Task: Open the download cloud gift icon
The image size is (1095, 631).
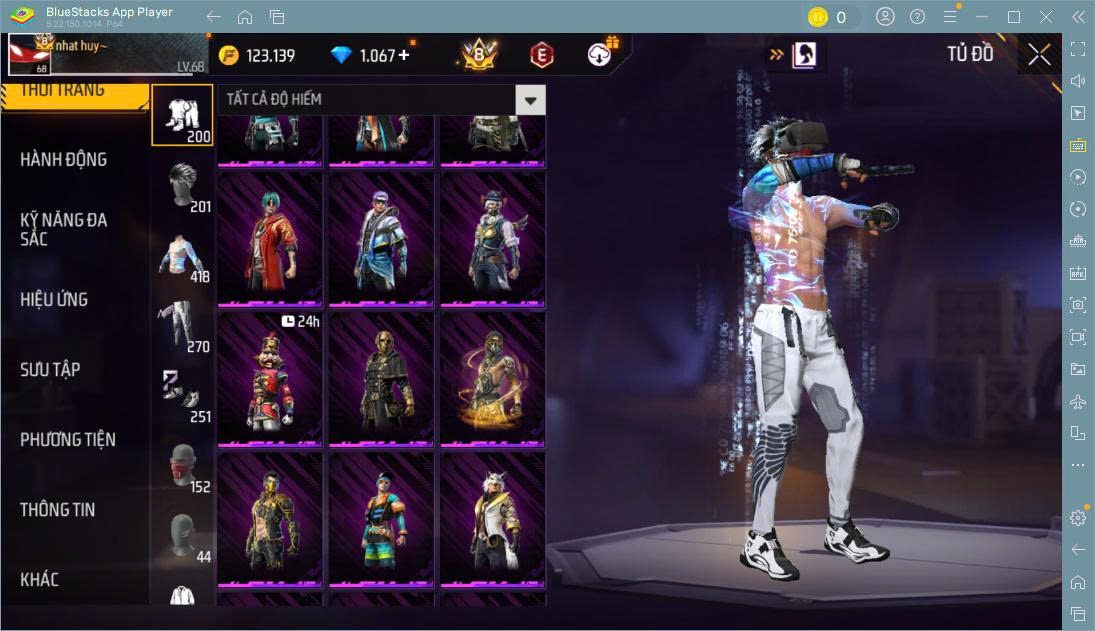Action: pyautogui.click(x=600, y=55)
